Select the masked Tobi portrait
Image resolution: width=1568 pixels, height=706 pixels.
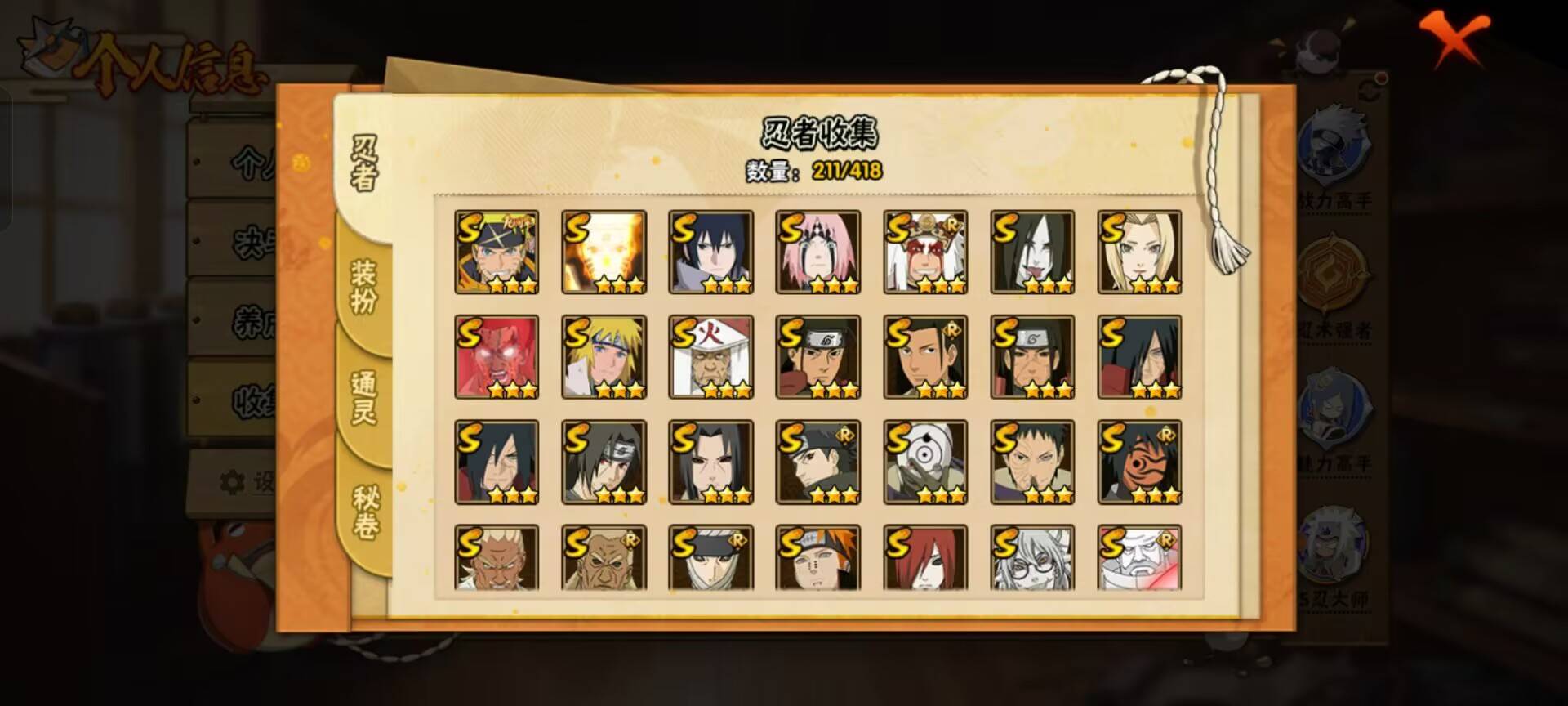(x=926, y=462)
